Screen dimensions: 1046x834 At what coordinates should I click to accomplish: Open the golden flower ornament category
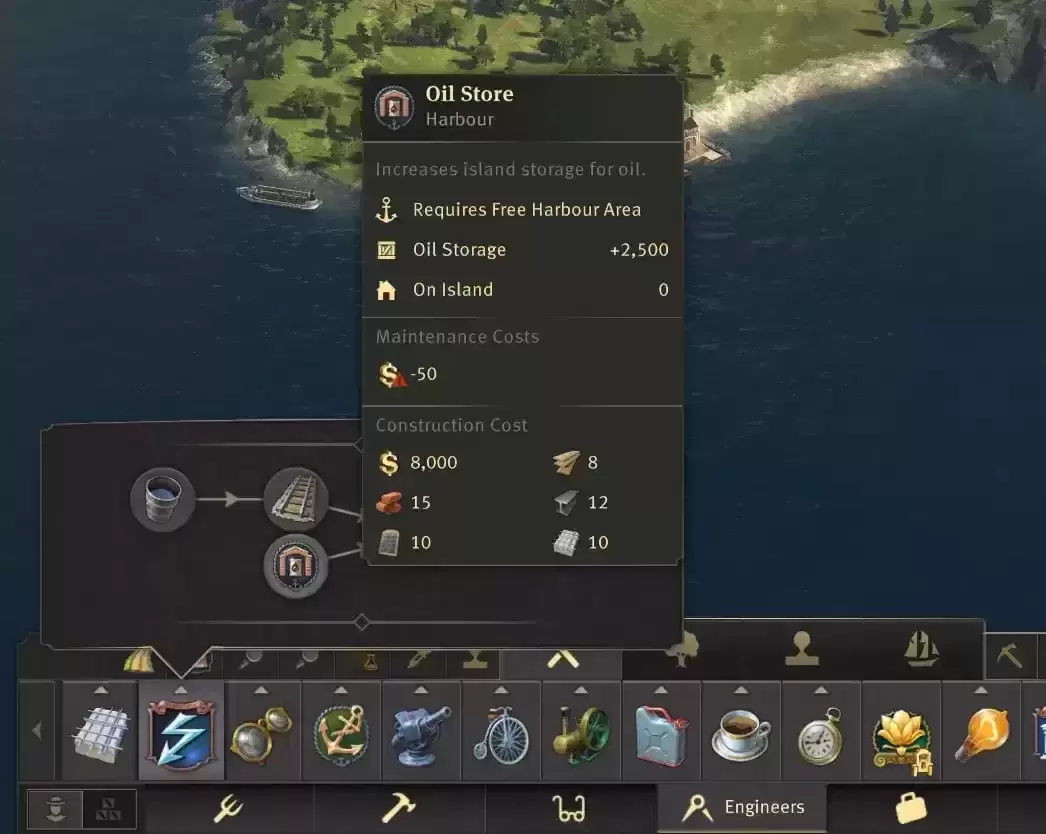901,734
